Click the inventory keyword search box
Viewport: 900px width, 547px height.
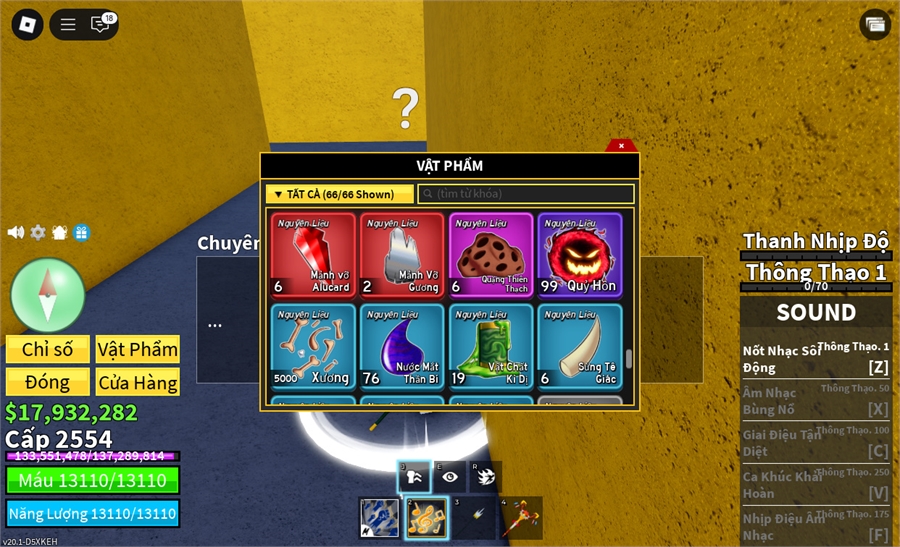(525, 194)
